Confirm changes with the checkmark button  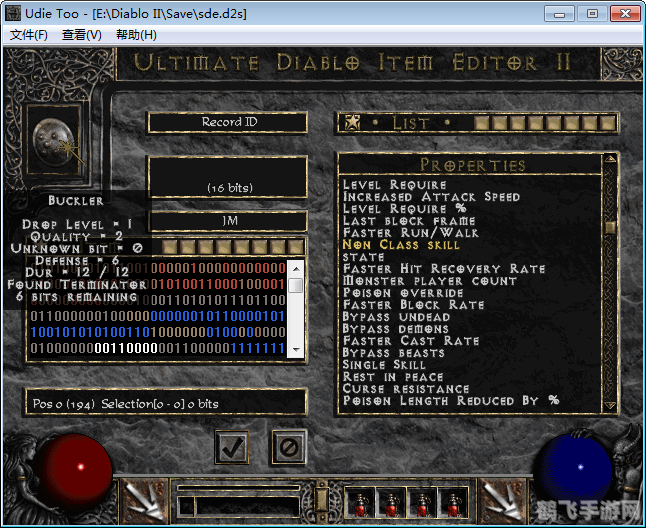(x=232, y=447)
